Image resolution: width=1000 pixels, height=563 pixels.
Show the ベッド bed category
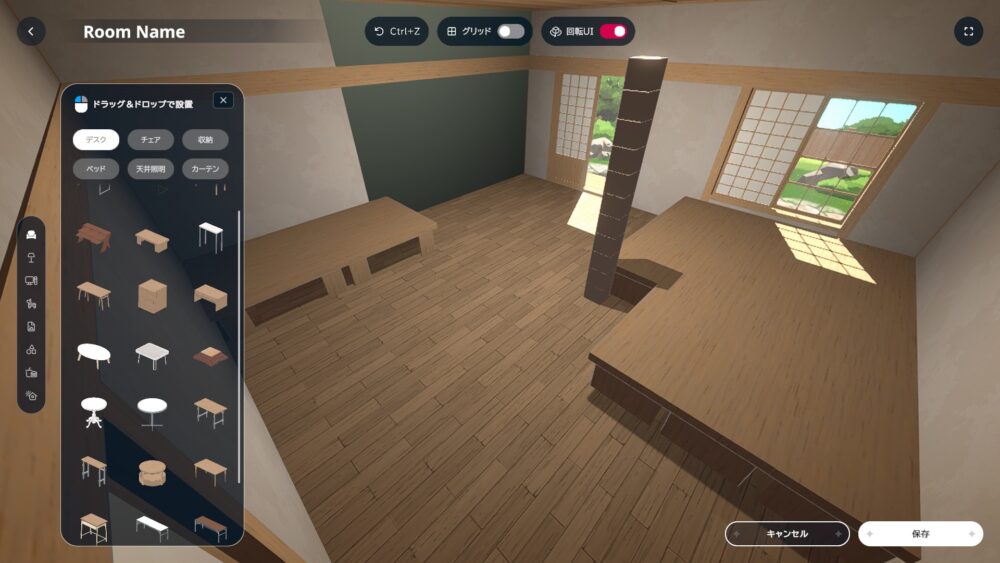click(96, 169)
